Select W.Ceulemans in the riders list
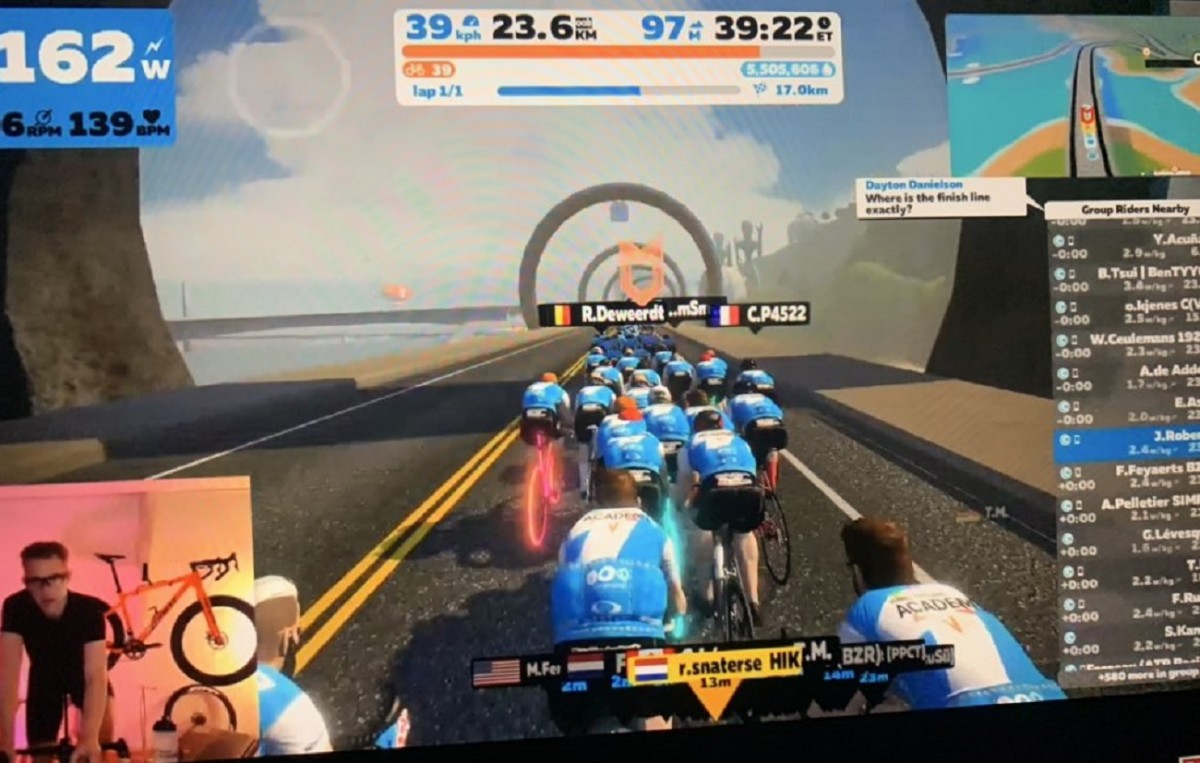This screenshot has width=1200, height=763. (x=1125, y=345)
